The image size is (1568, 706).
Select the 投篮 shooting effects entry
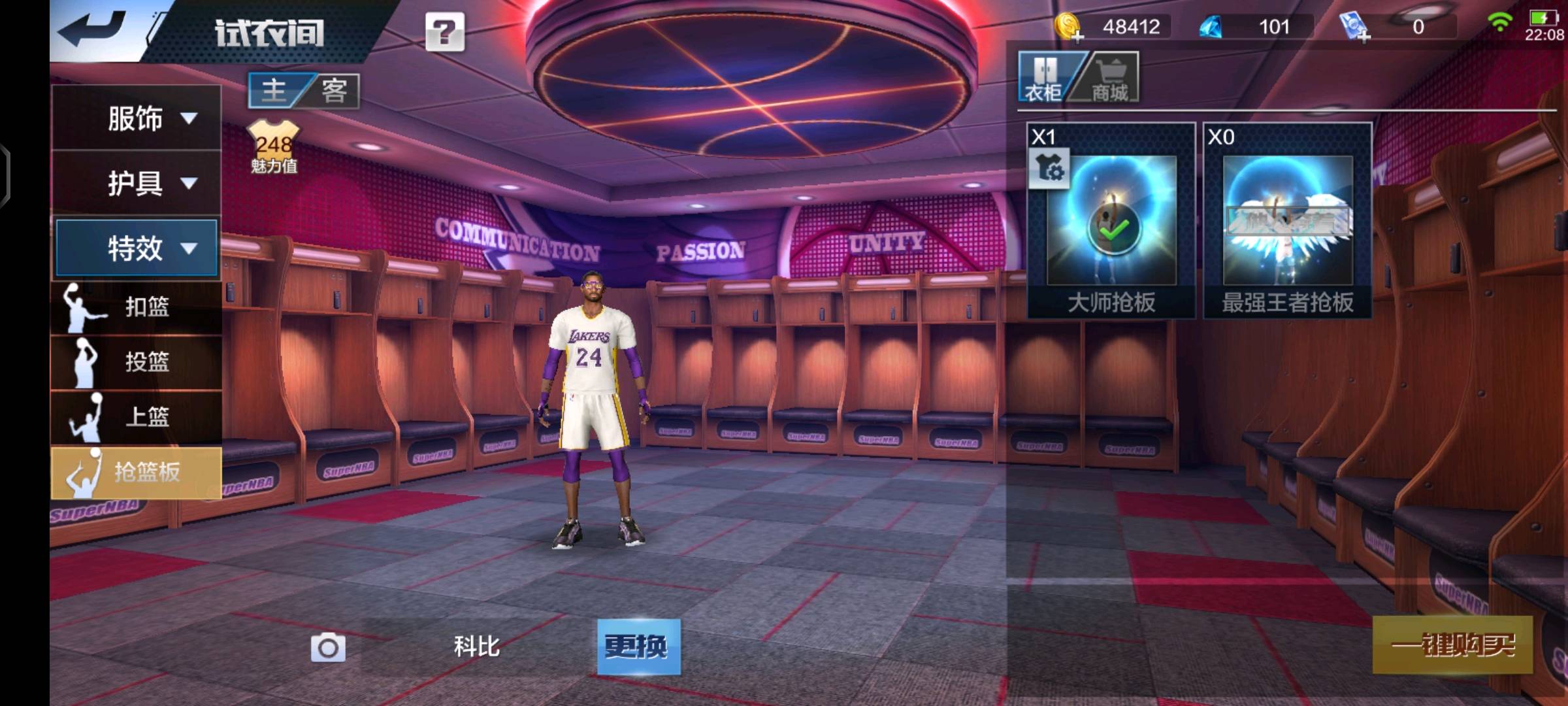coord(136,361)
